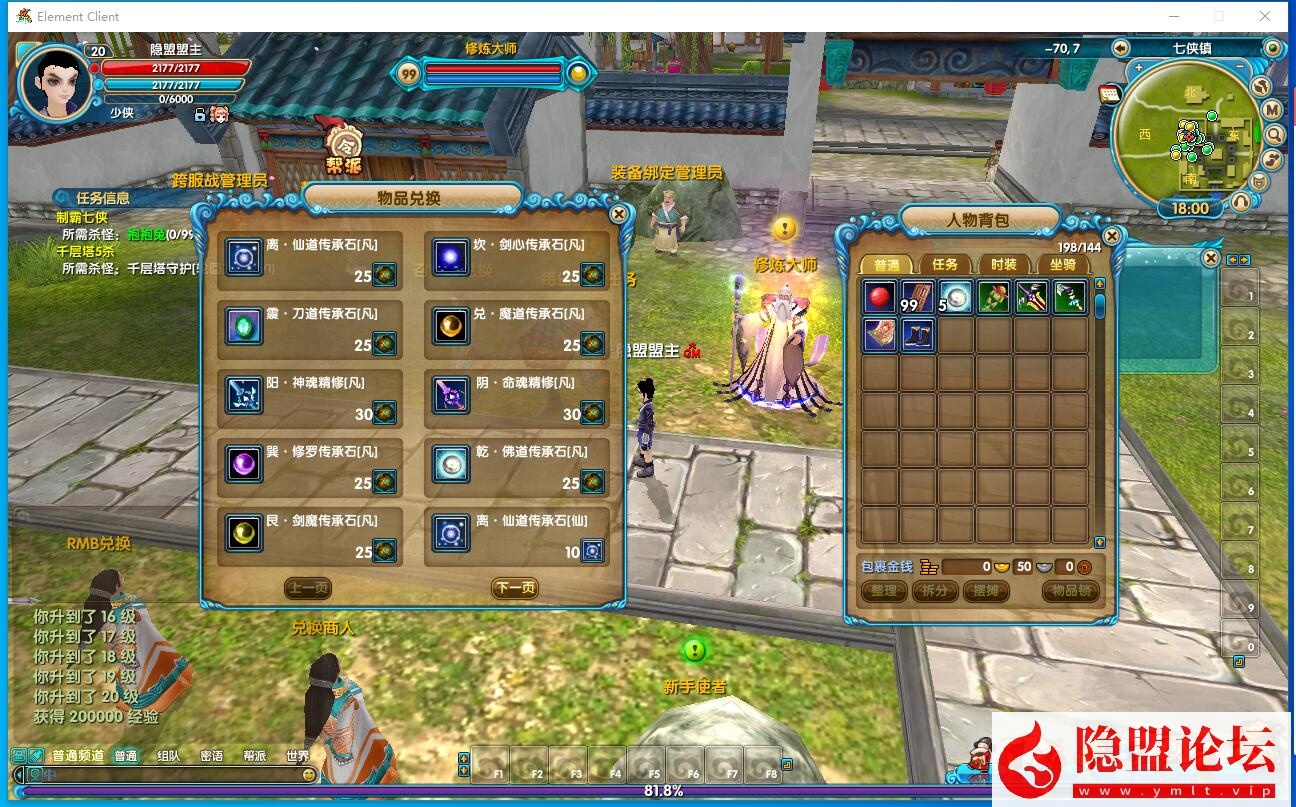Close the 物品兑换 exchange window
Viewport: 1296px width, 807px height.
pyautogui.click(x=619, y=214)
